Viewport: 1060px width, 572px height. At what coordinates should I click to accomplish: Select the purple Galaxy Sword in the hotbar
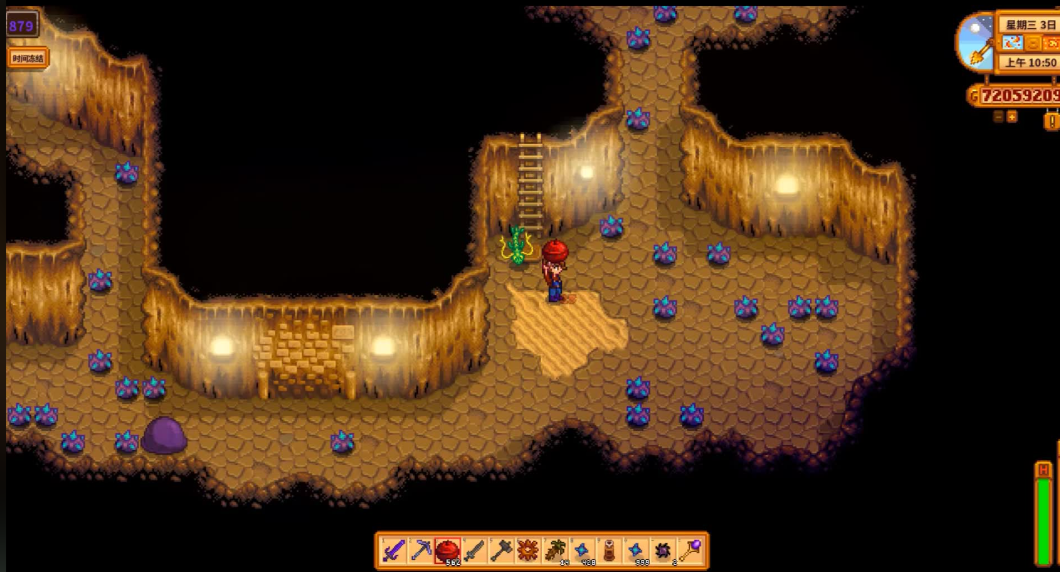pos(394,551)
